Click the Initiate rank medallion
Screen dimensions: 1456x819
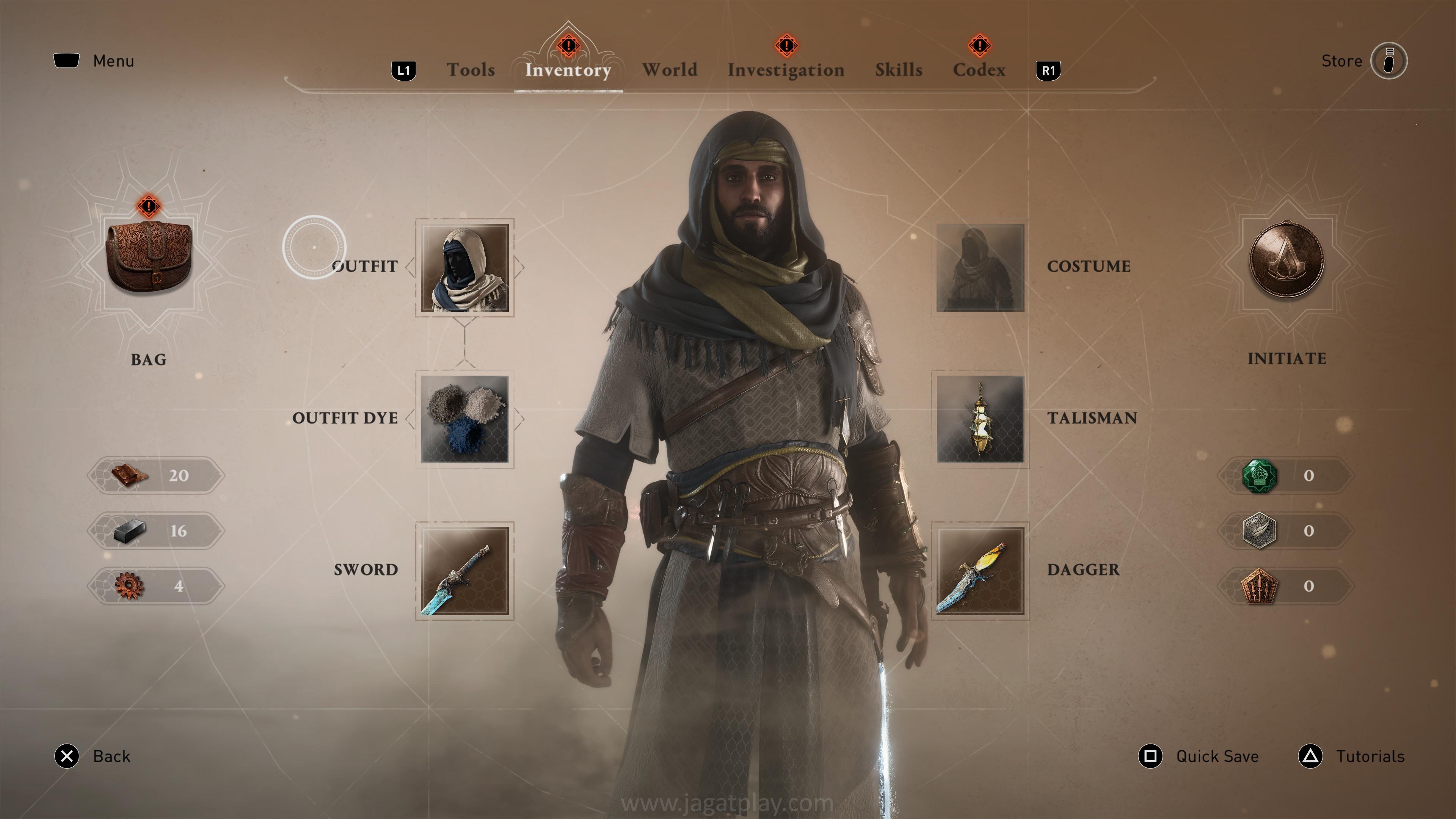(x=1287, y=259)
